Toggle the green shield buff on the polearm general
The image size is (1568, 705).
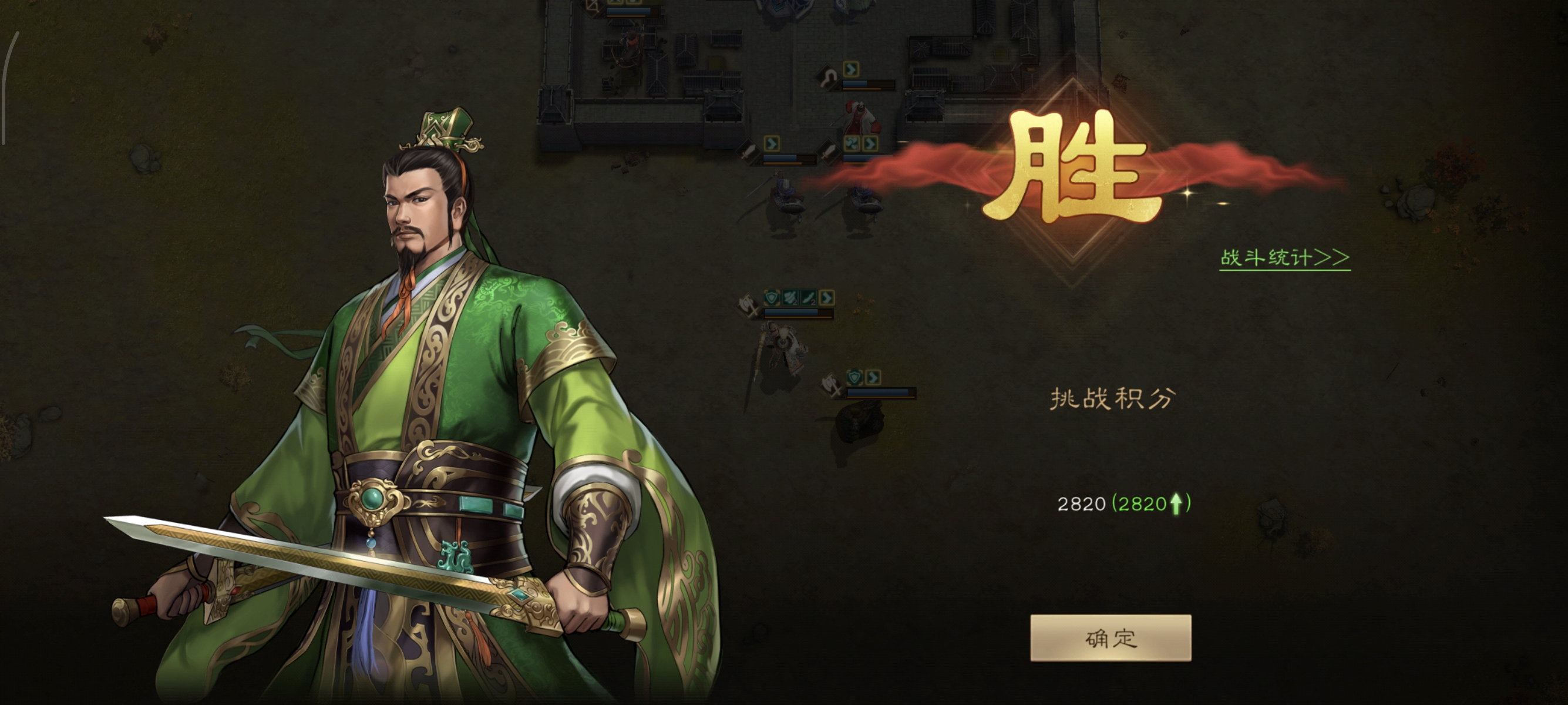tap(772, 298)
